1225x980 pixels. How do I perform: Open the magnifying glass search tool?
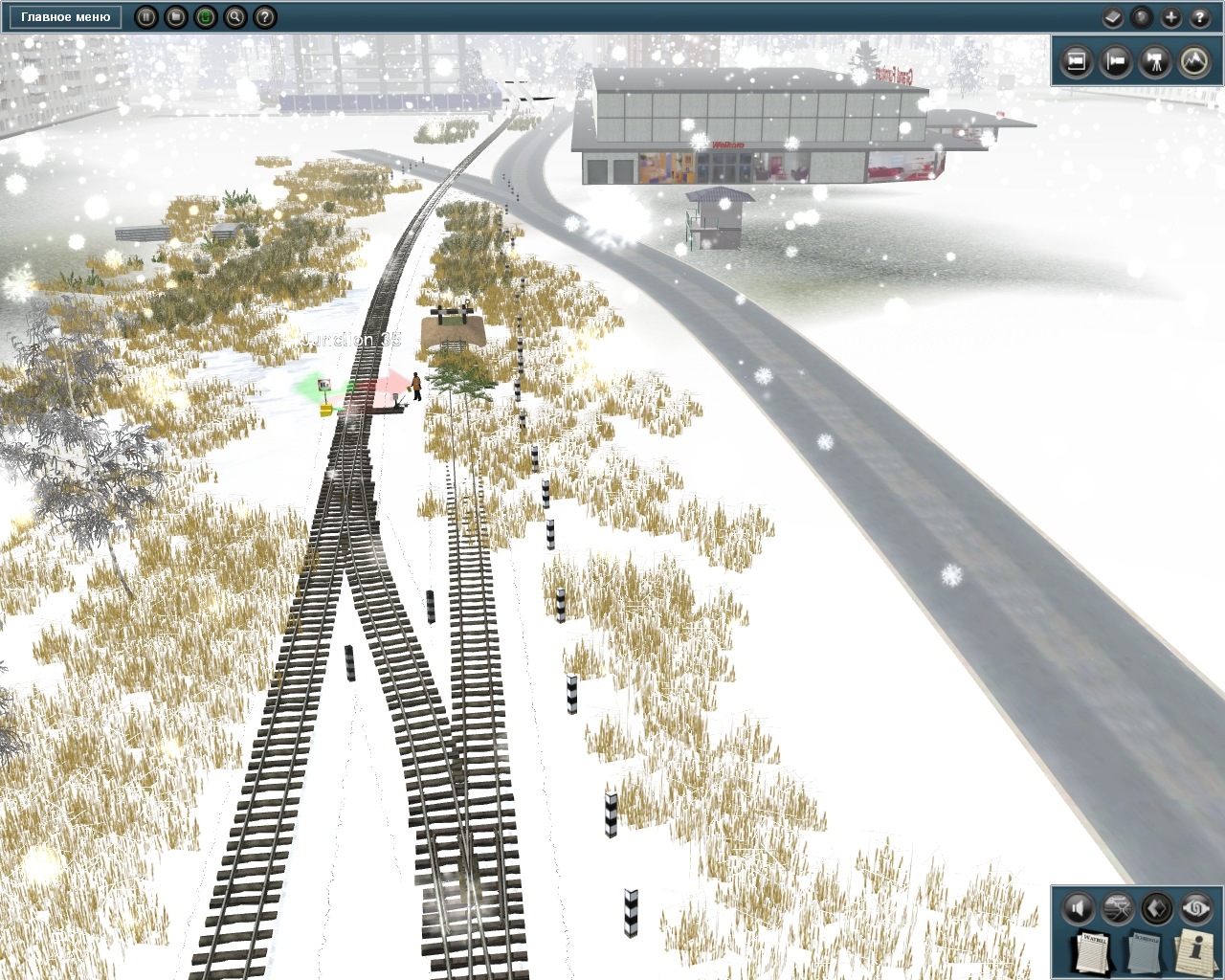(234, 17)
